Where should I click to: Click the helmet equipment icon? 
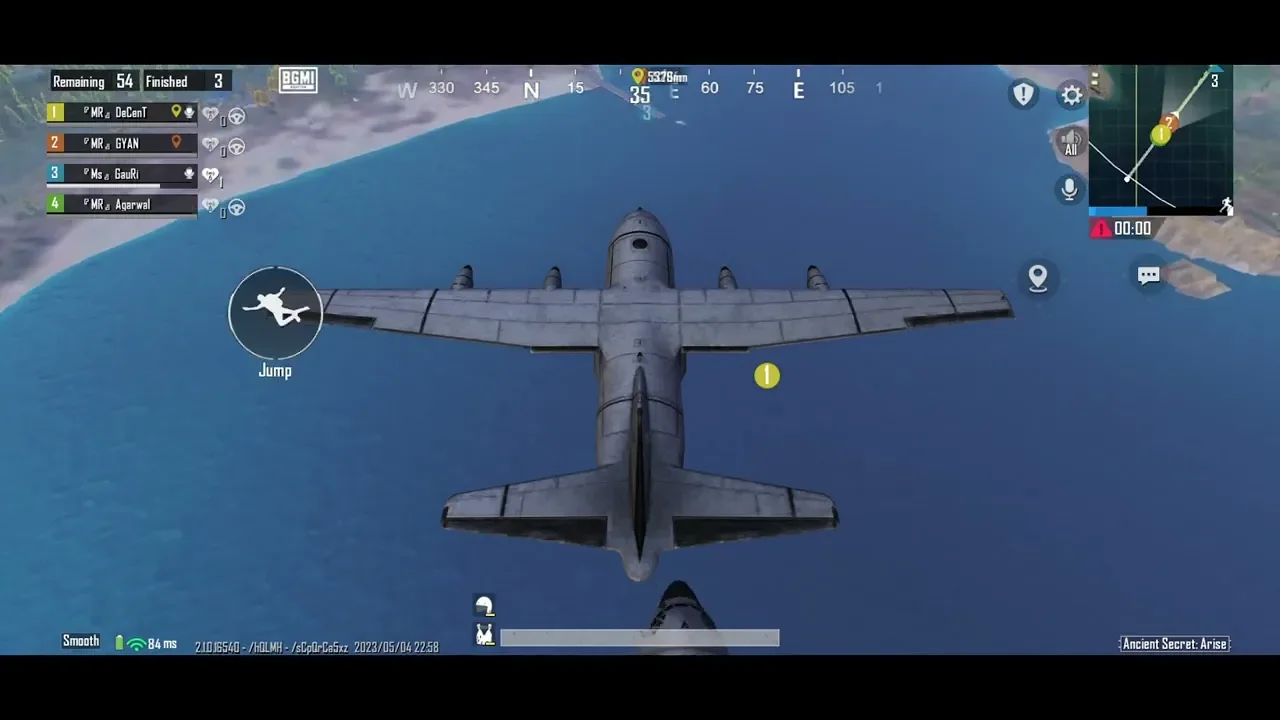coord(485,605)
